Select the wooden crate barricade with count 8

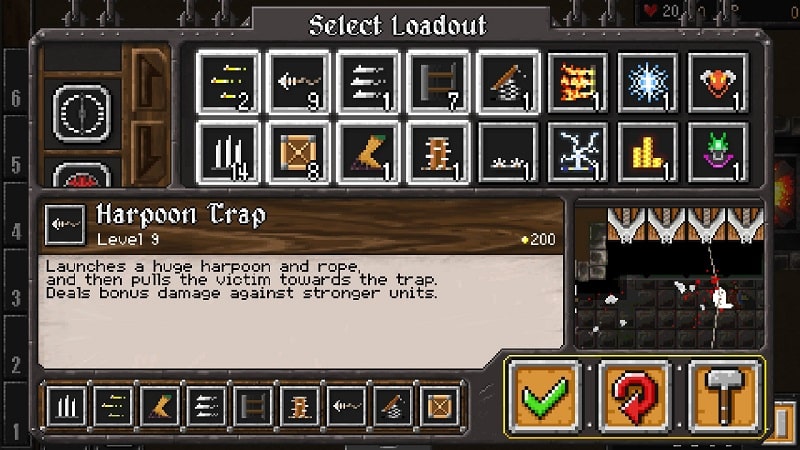click(299, 153)
